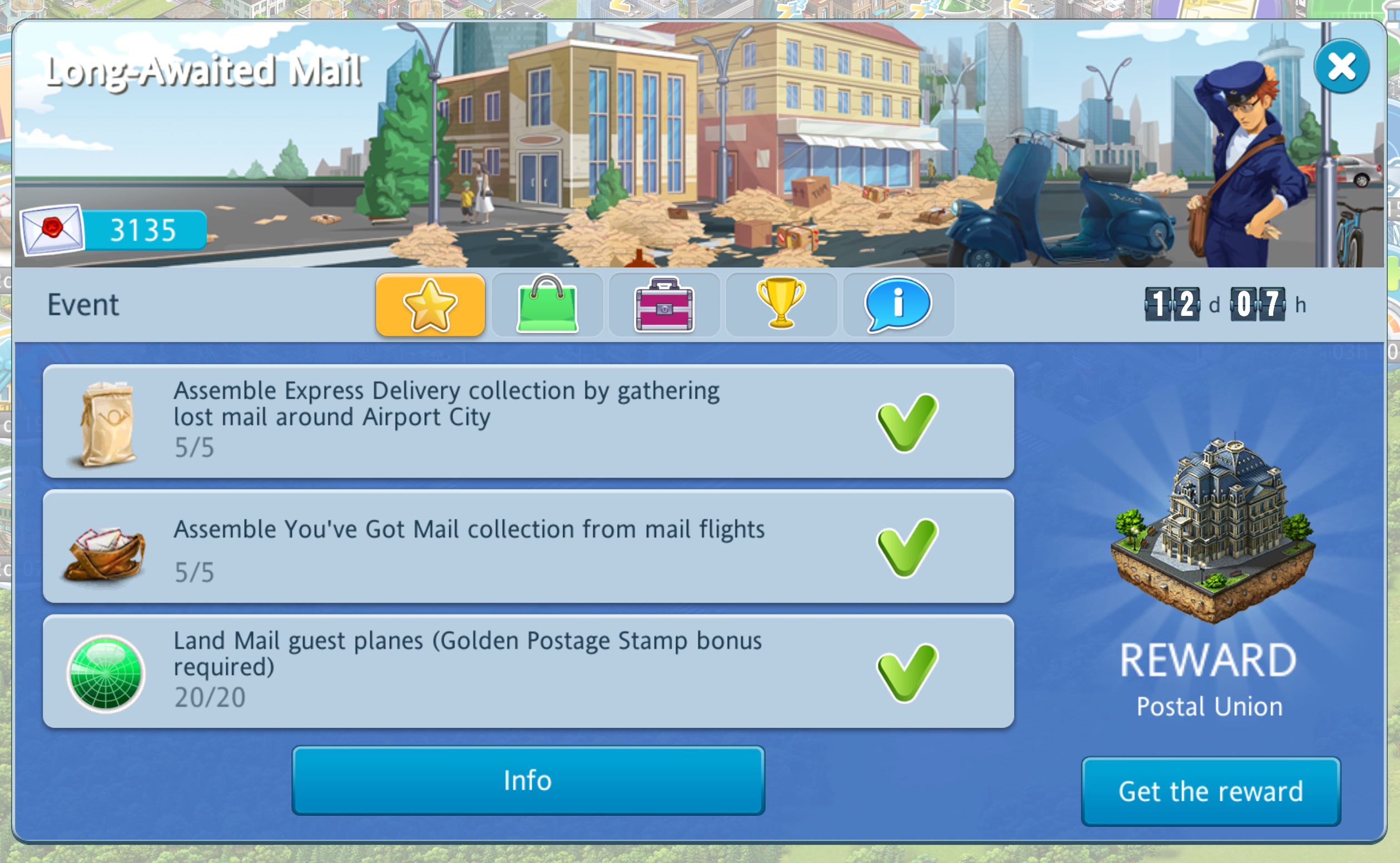Image resolution: width=1400 pixels, height=863 pixels.
Task: Show the gold trophy rankings tab
Action: click(x=781, y=305)
